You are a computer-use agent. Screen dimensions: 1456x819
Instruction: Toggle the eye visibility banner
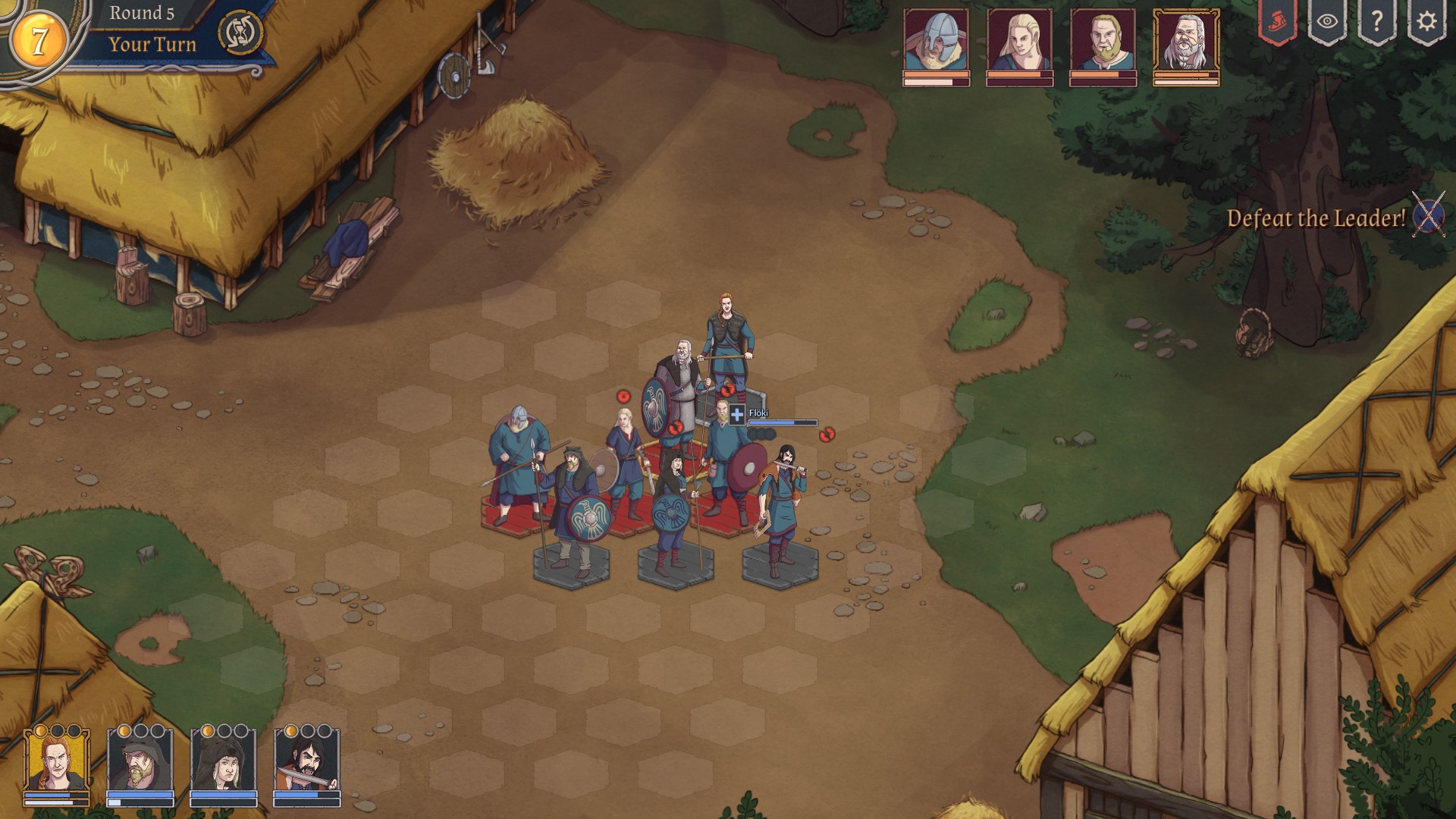1326,21
